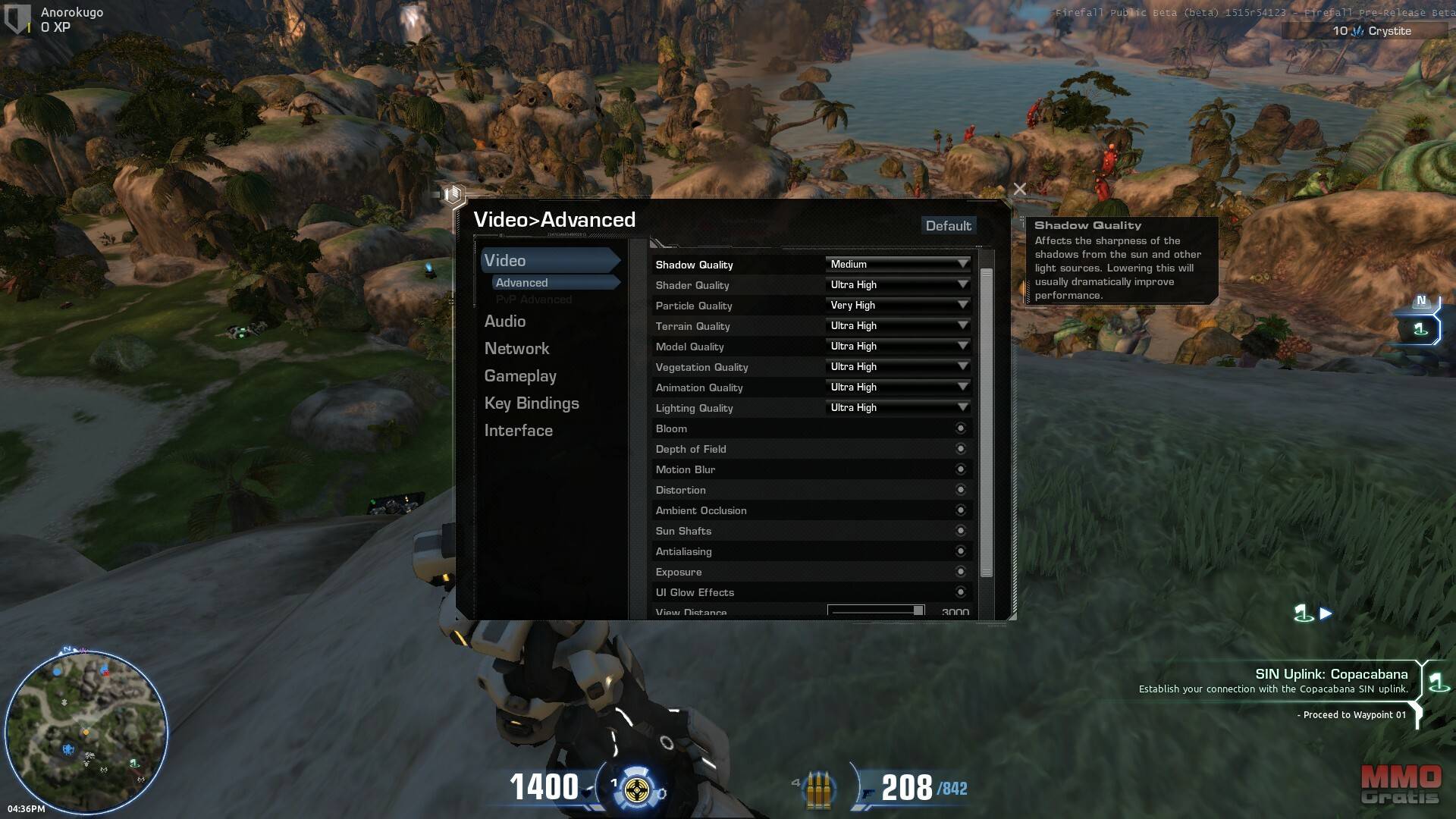Open the Interface settings
Image resolution: width=1456 pixels, height=819 pixels.
click(518, 431)
